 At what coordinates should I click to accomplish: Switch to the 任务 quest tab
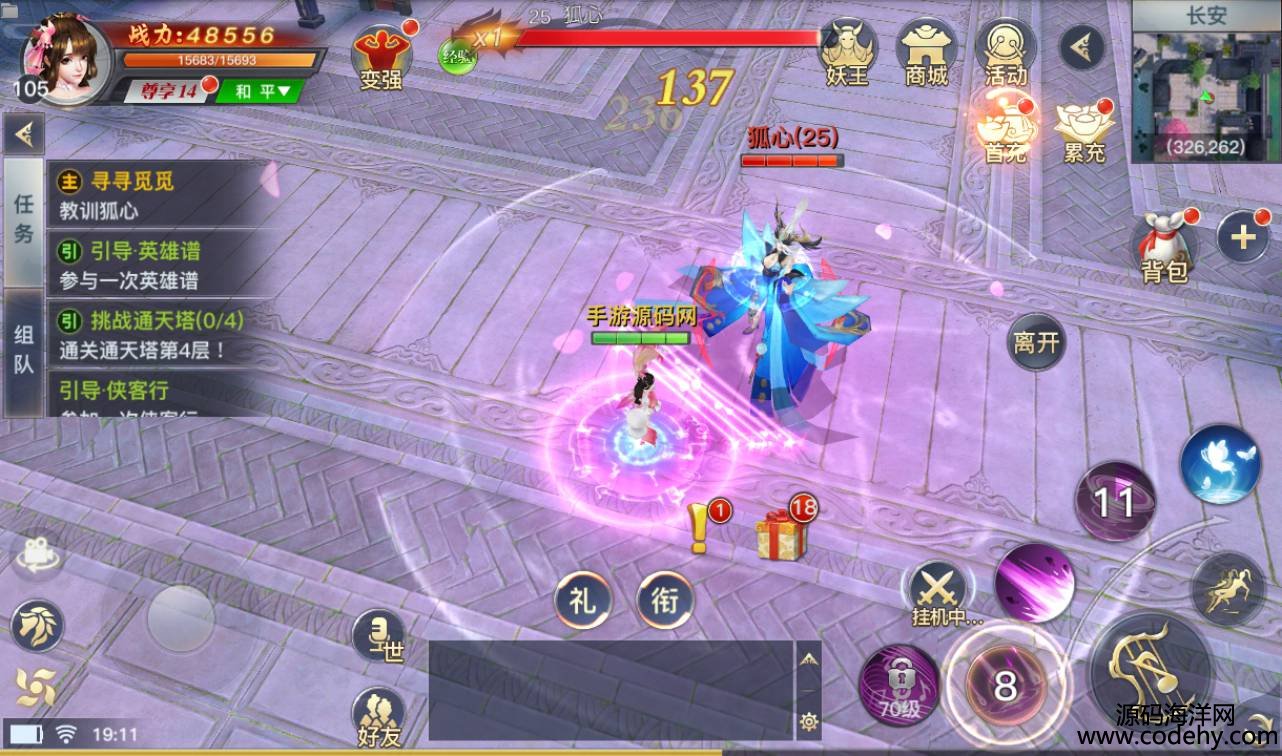[24, 220]
